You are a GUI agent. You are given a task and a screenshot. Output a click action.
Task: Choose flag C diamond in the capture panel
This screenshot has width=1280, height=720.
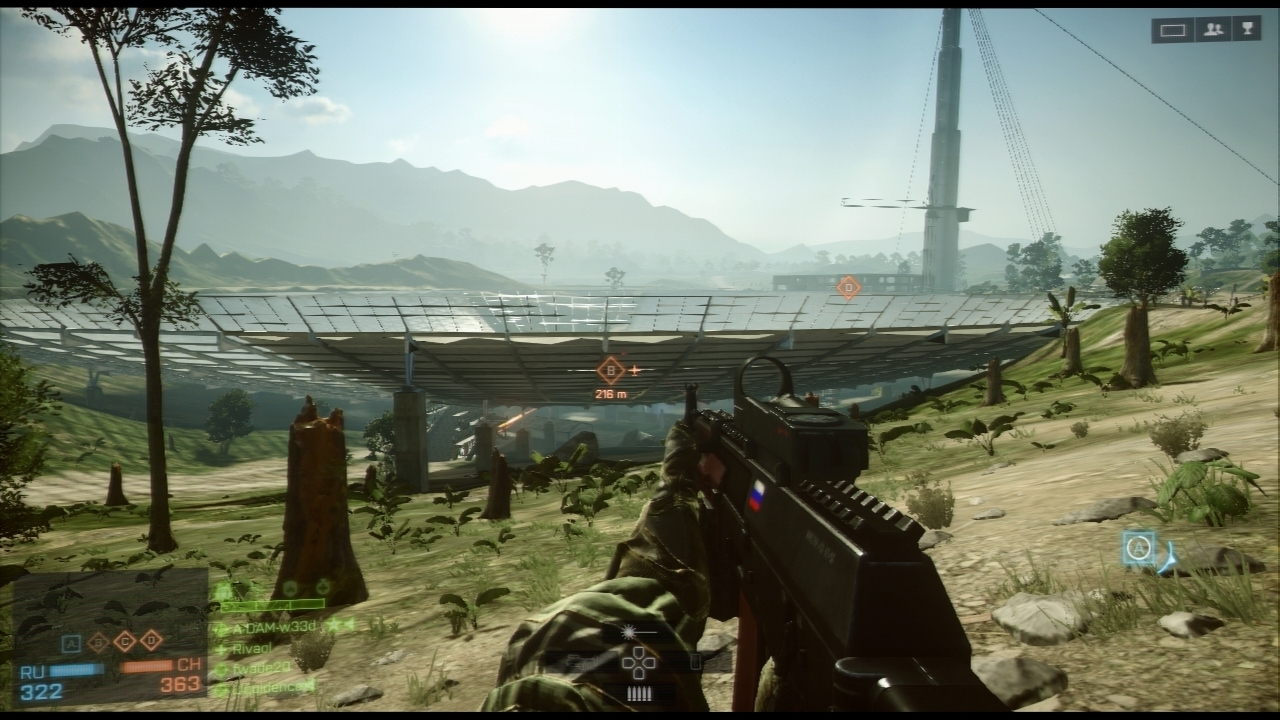coord(124,641)
